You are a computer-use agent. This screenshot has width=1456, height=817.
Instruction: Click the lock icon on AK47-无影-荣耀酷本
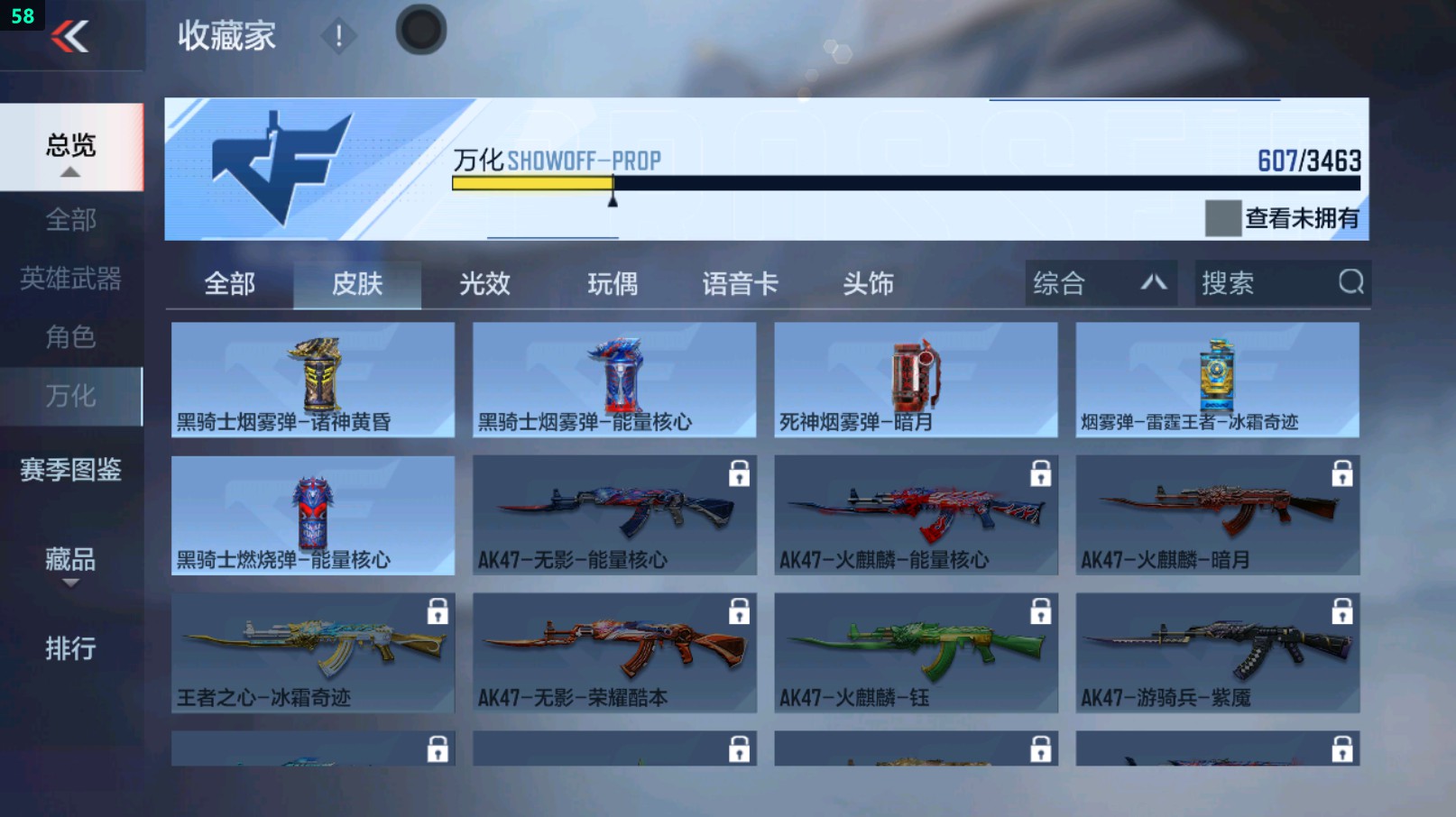tap(740, 612)
